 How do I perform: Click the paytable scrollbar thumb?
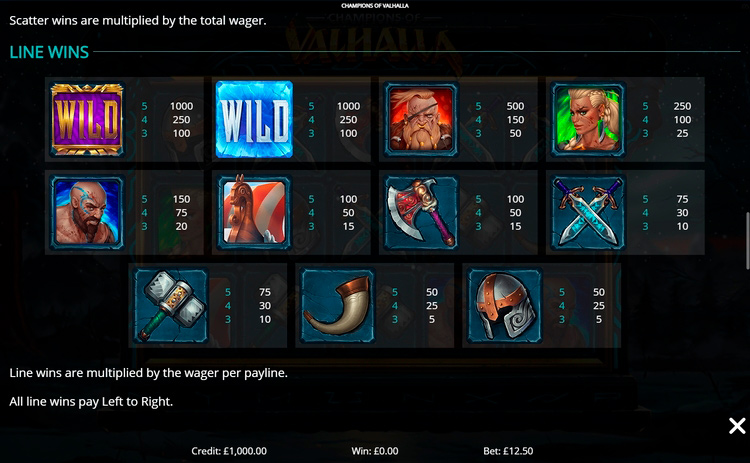[746, 240]
